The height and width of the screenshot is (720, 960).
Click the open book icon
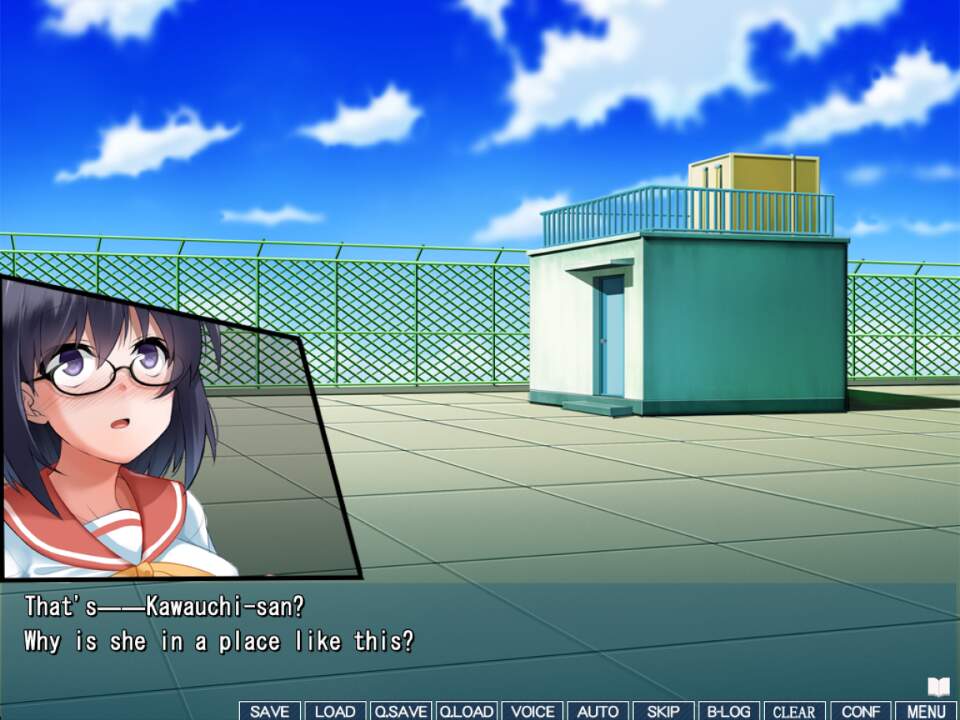click(x=938, y=687)
